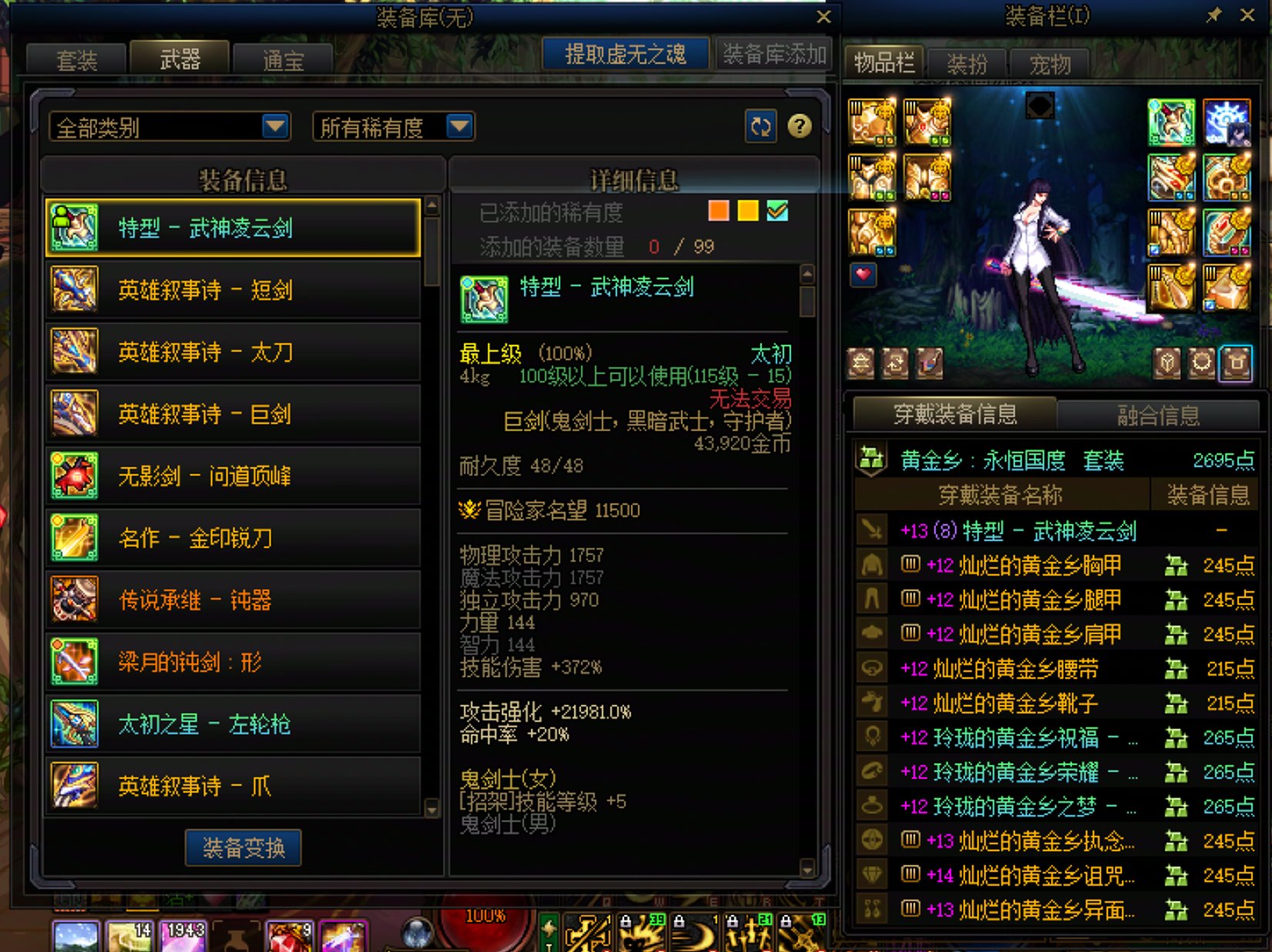Click the refresh icon beside rarity filter
The width and height of the screenshot is (1272, 952).
pos(760,125)
